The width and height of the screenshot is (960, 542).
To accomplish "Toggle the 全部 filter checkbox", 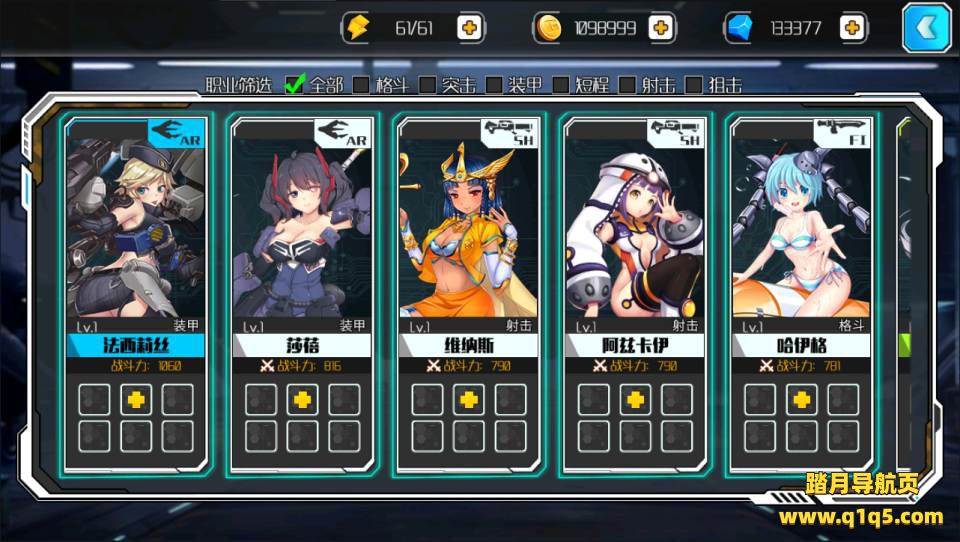I will [x=295, y=85].
